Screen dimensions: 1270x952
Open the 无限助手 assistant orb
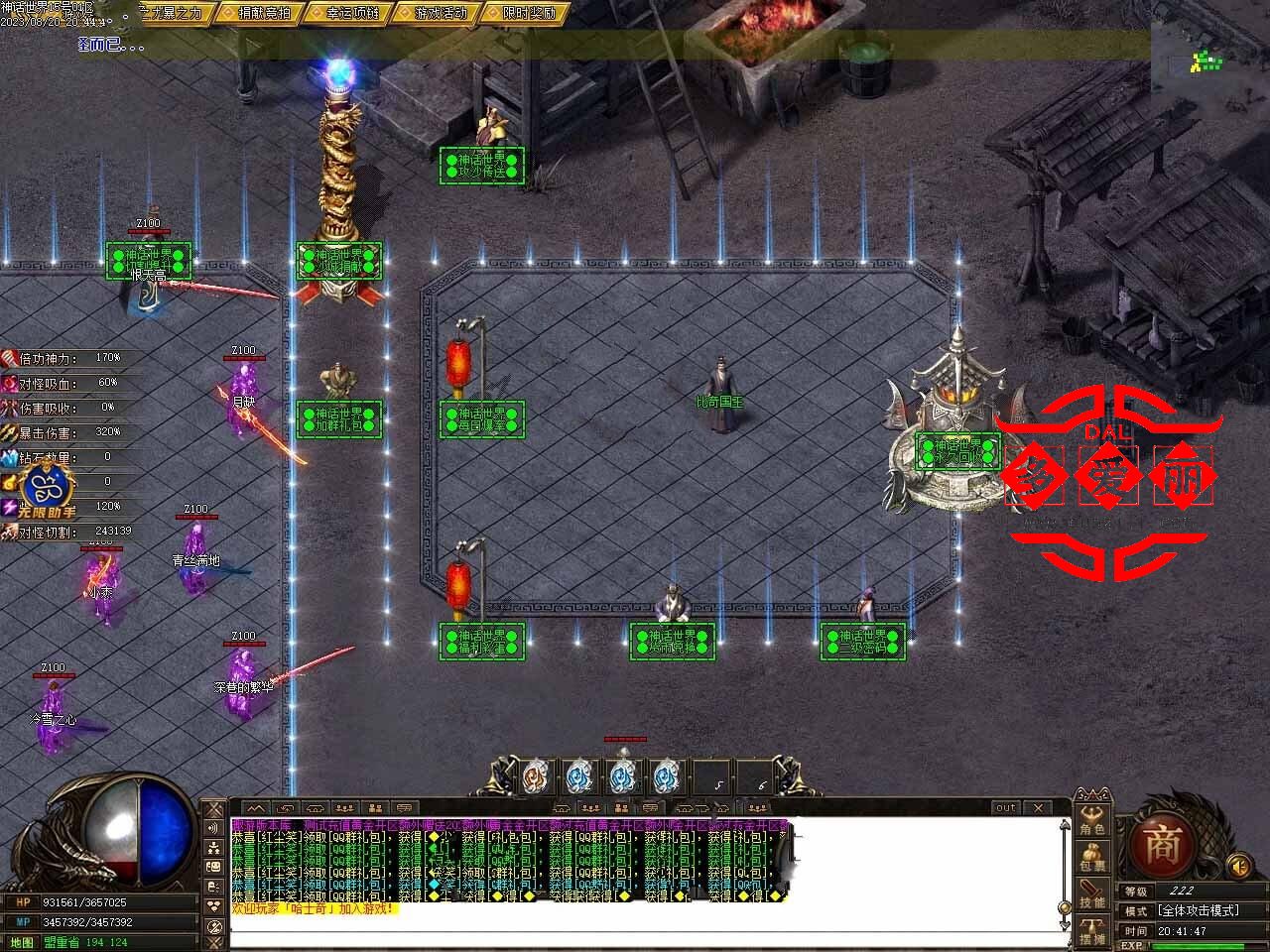[x=47, y=489]
